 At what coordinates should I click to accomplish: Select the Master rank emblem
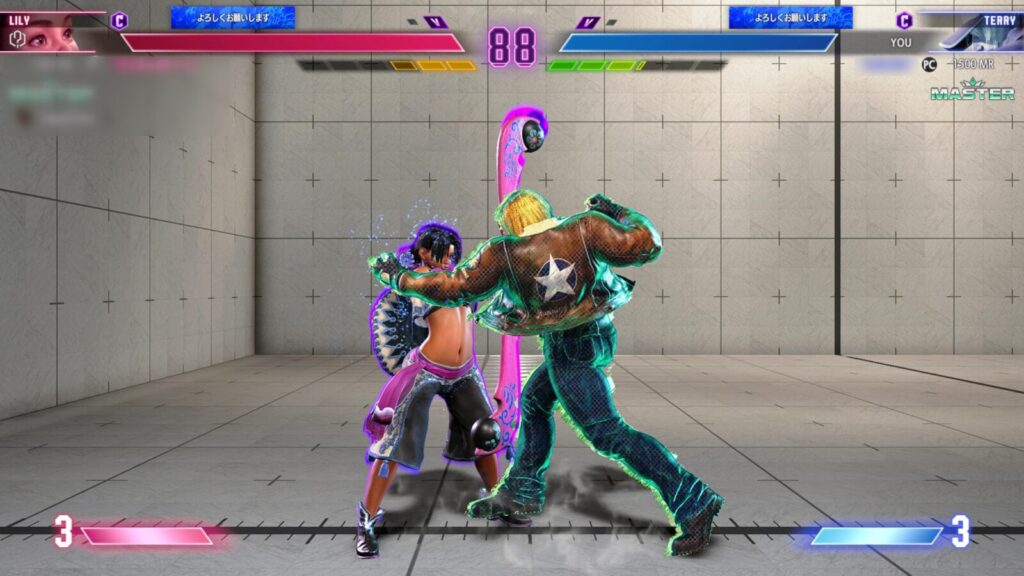tap(973, 90)
